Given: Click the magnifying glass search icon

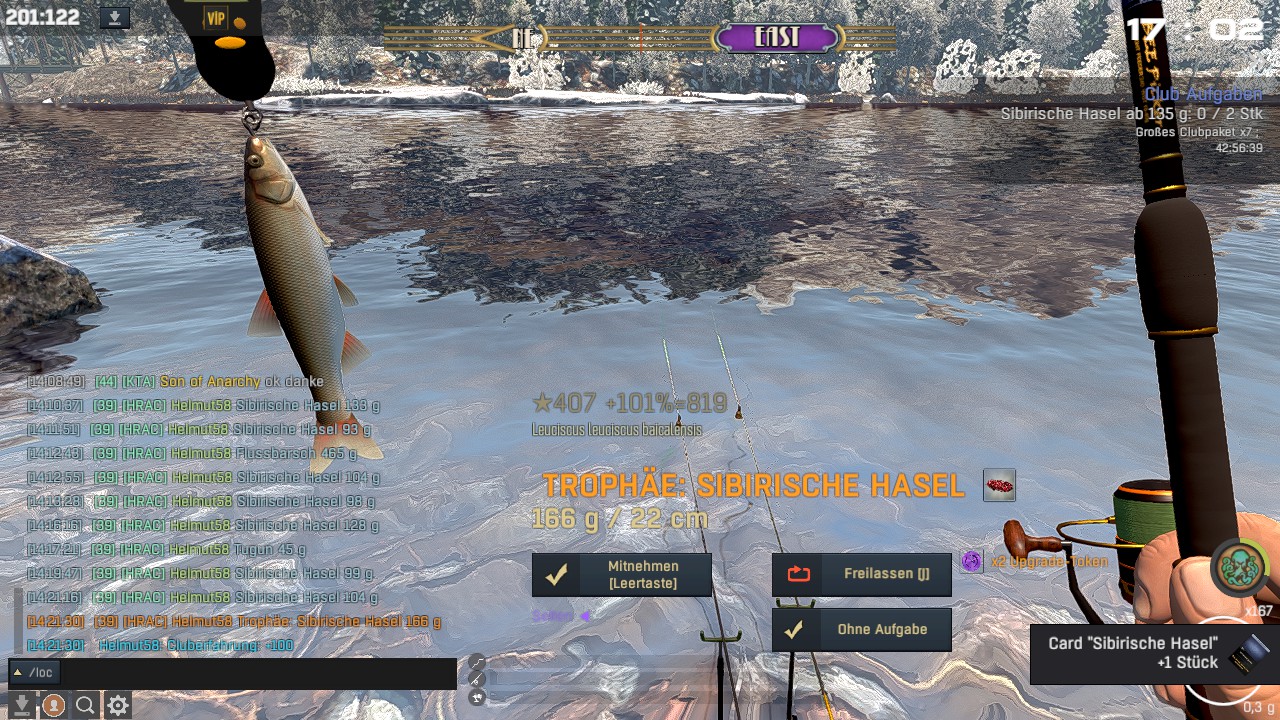Looking at the screenshot, I should tap(85, 706).
